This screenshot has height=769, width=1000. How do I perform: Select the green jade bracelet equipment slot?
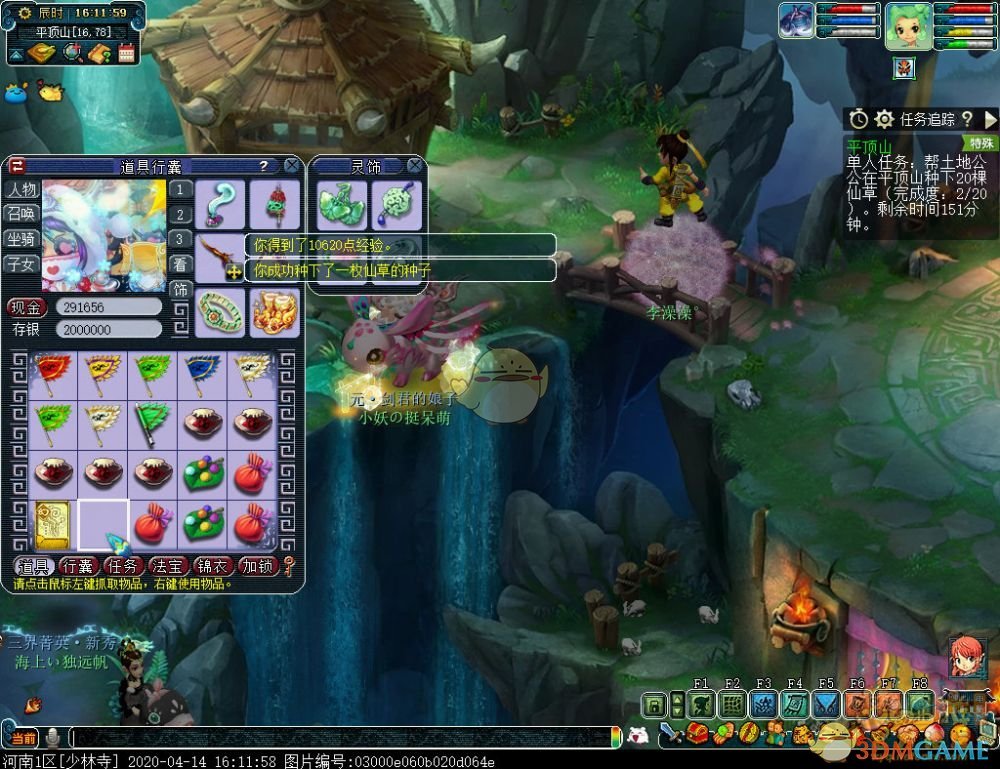coord(220,312)
